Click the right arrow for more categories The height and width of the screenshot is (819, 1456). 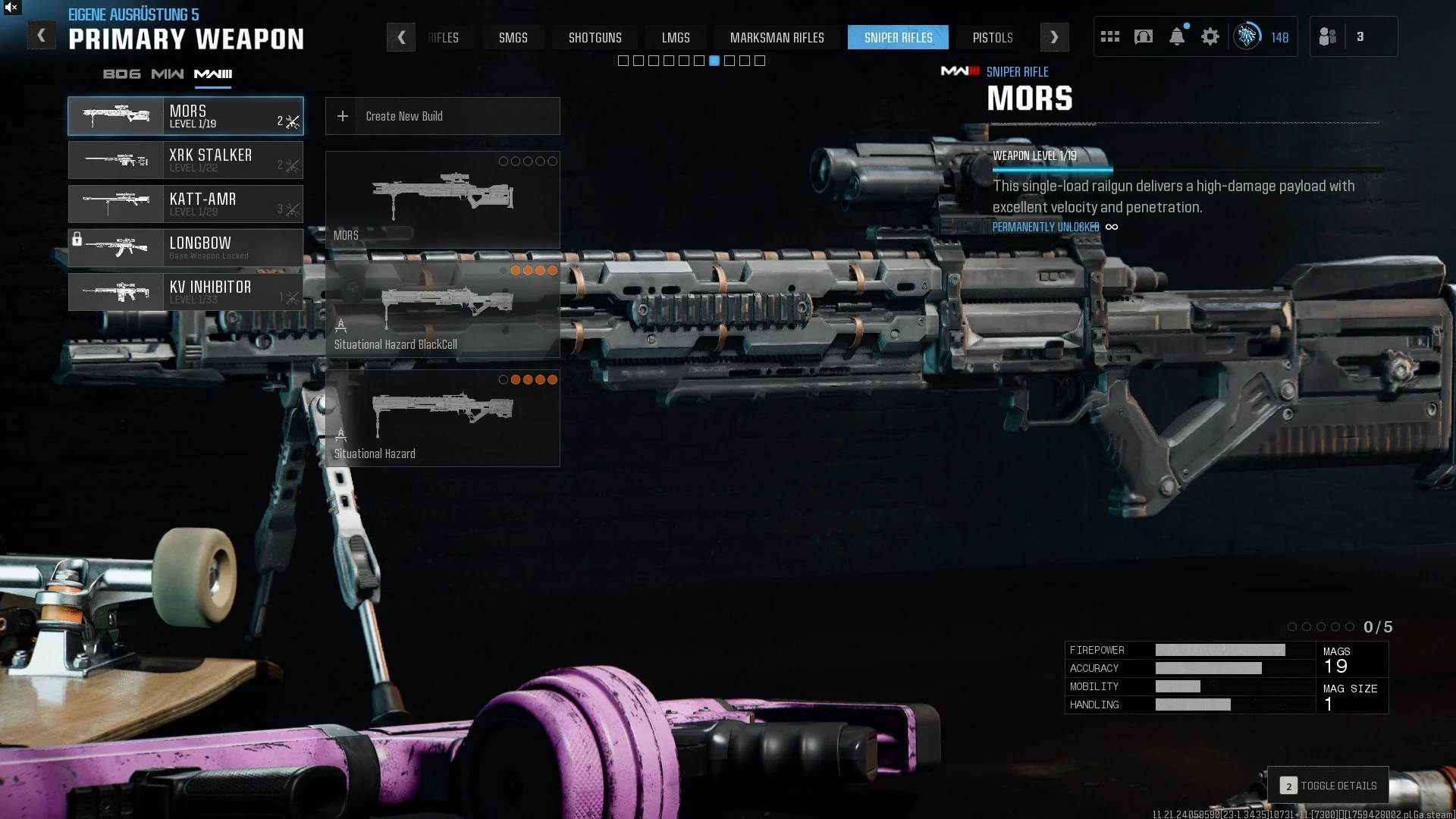[1054, 37]
